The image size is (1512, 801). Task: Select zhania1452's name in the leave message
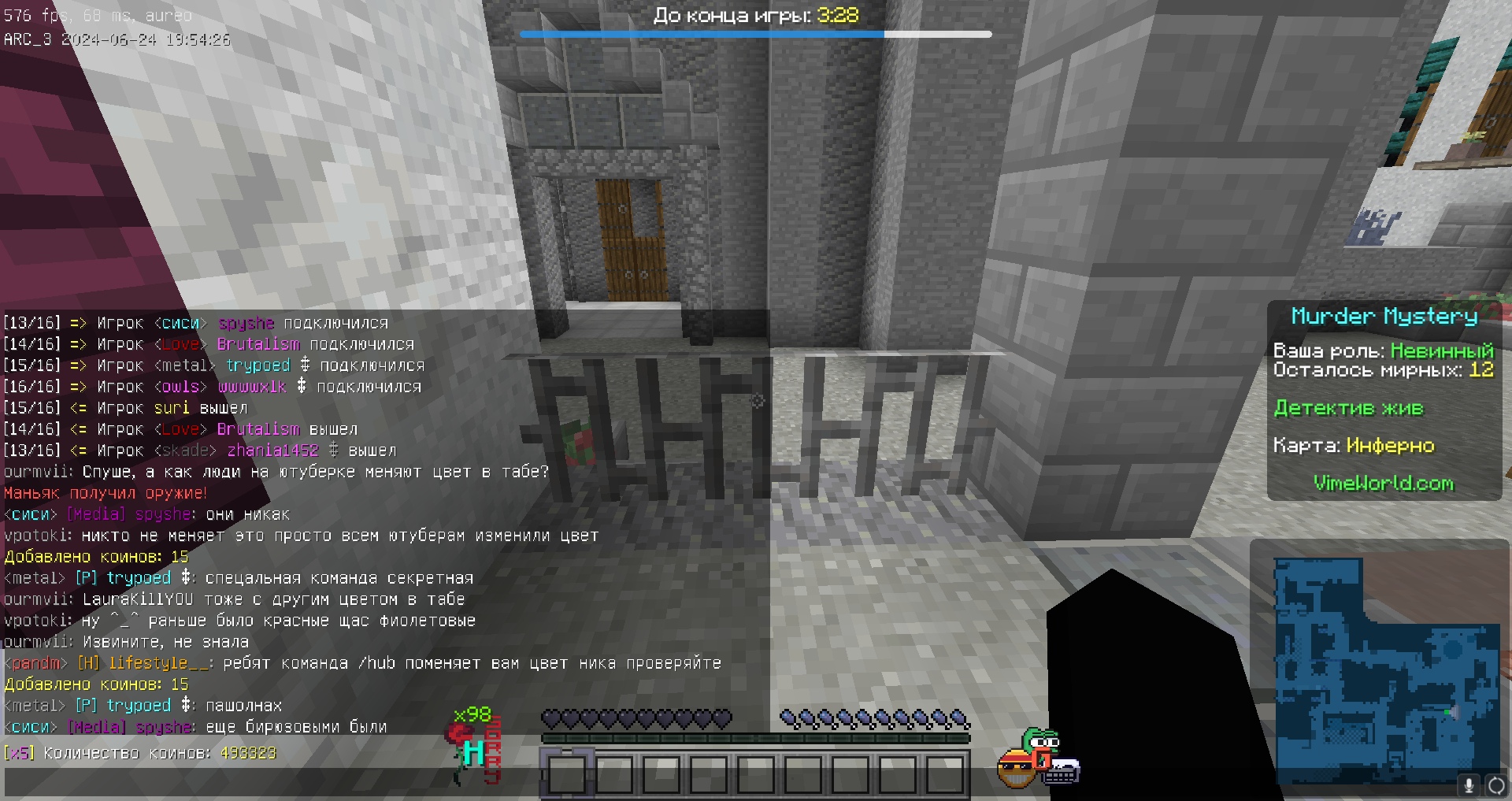tap(272, 451)
